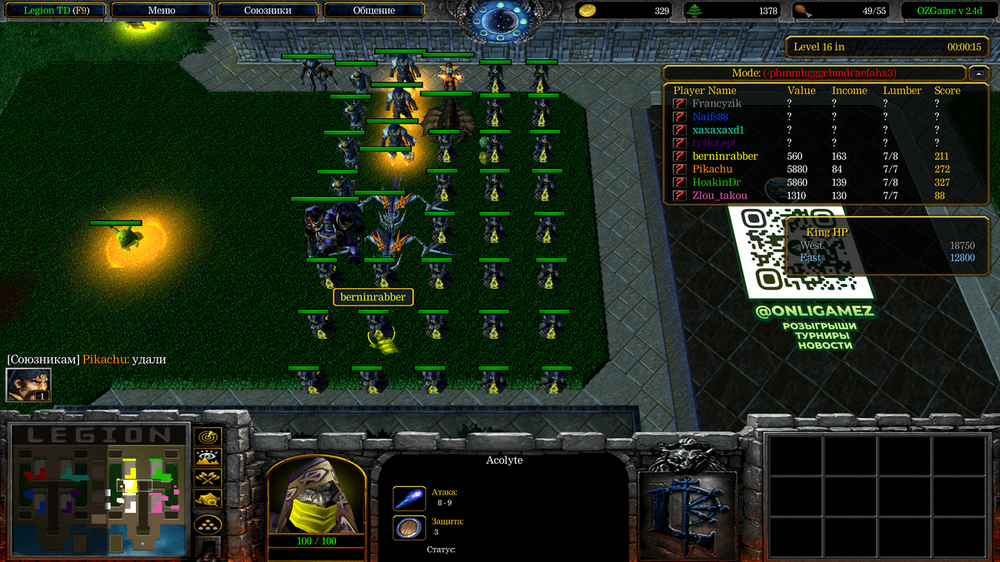This screenshot has width=1000, height=562.
Task: Click the day-night clock indicator
Action: (499, 20)
